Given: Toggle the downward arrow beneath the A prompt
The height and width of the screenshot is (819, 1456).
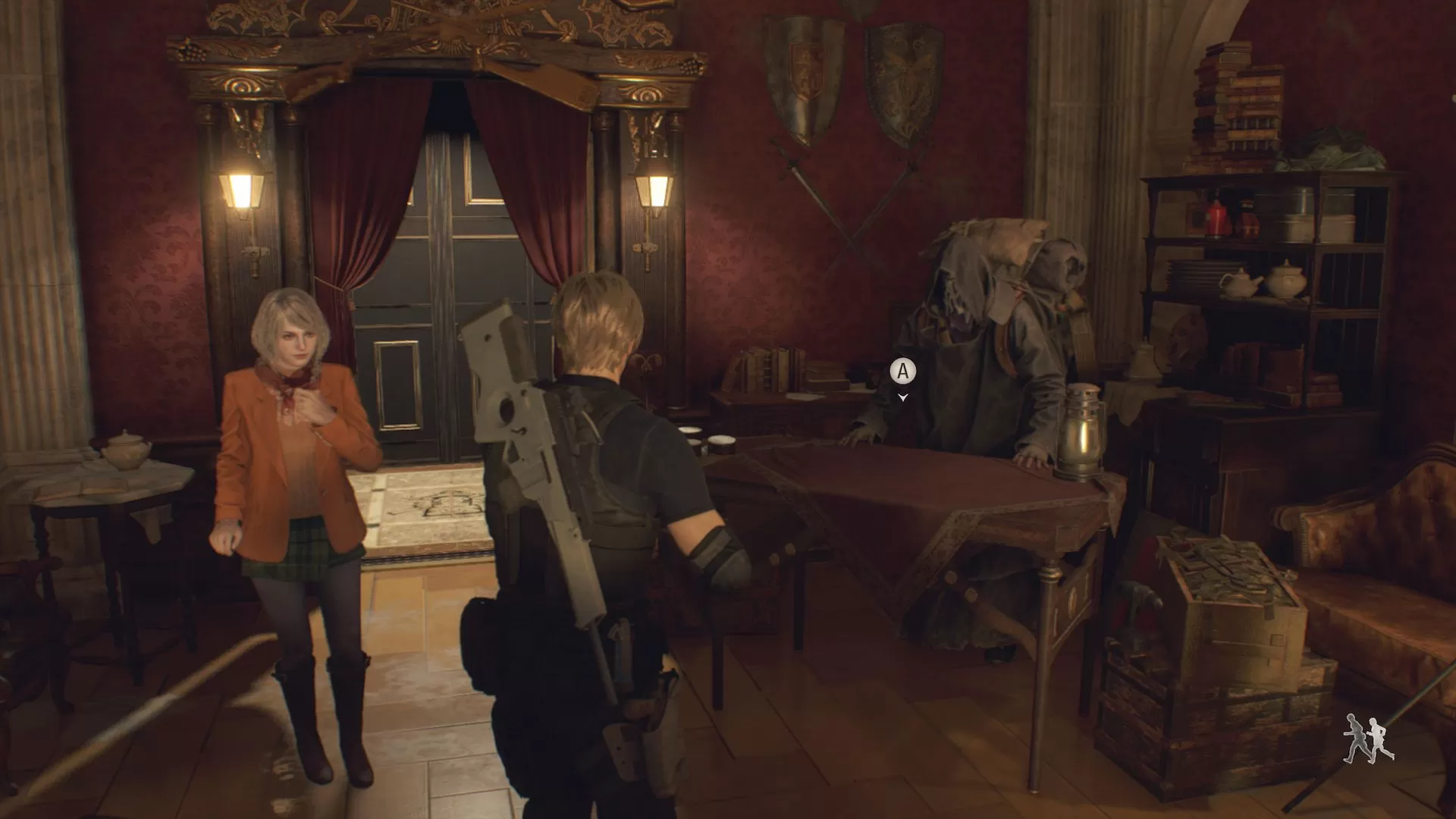Looking at the screenshot, I should (x=902, y=397).
